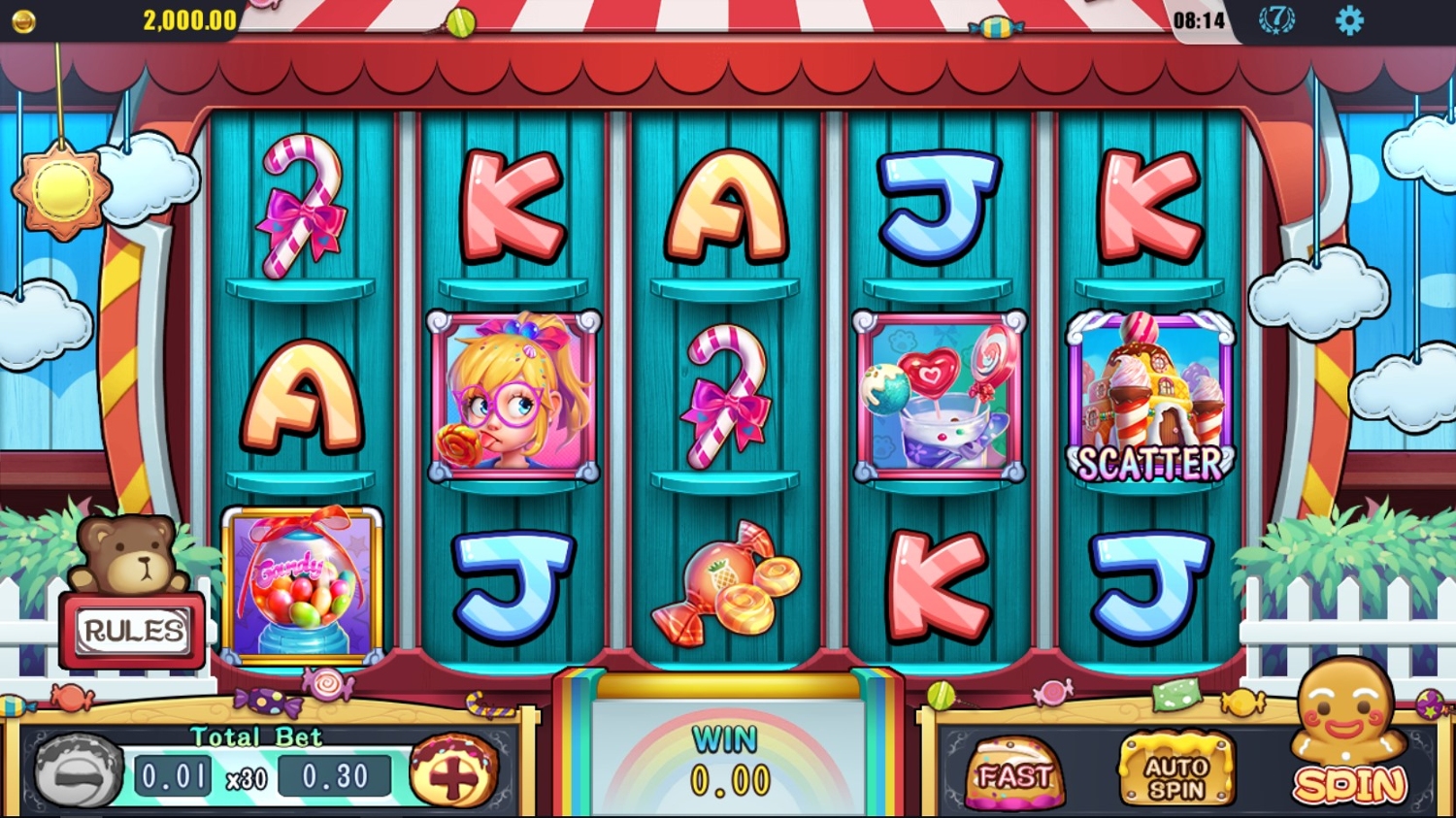Image resolution: width=1456 pixels, height=818 pixels.
Task: Open the RULES panel
Action: pos(133,632)
